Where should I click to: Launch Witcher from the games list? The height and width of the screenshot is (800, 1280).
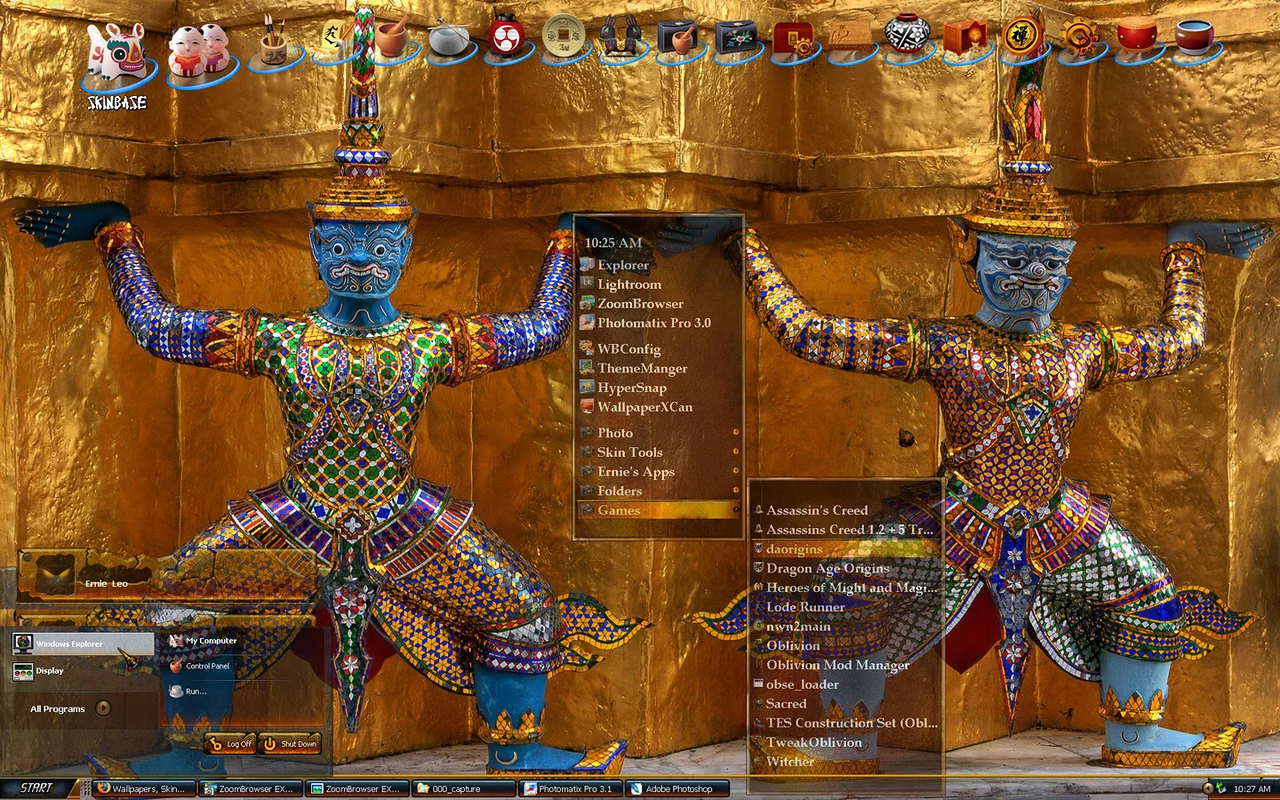tap(790, 762)
